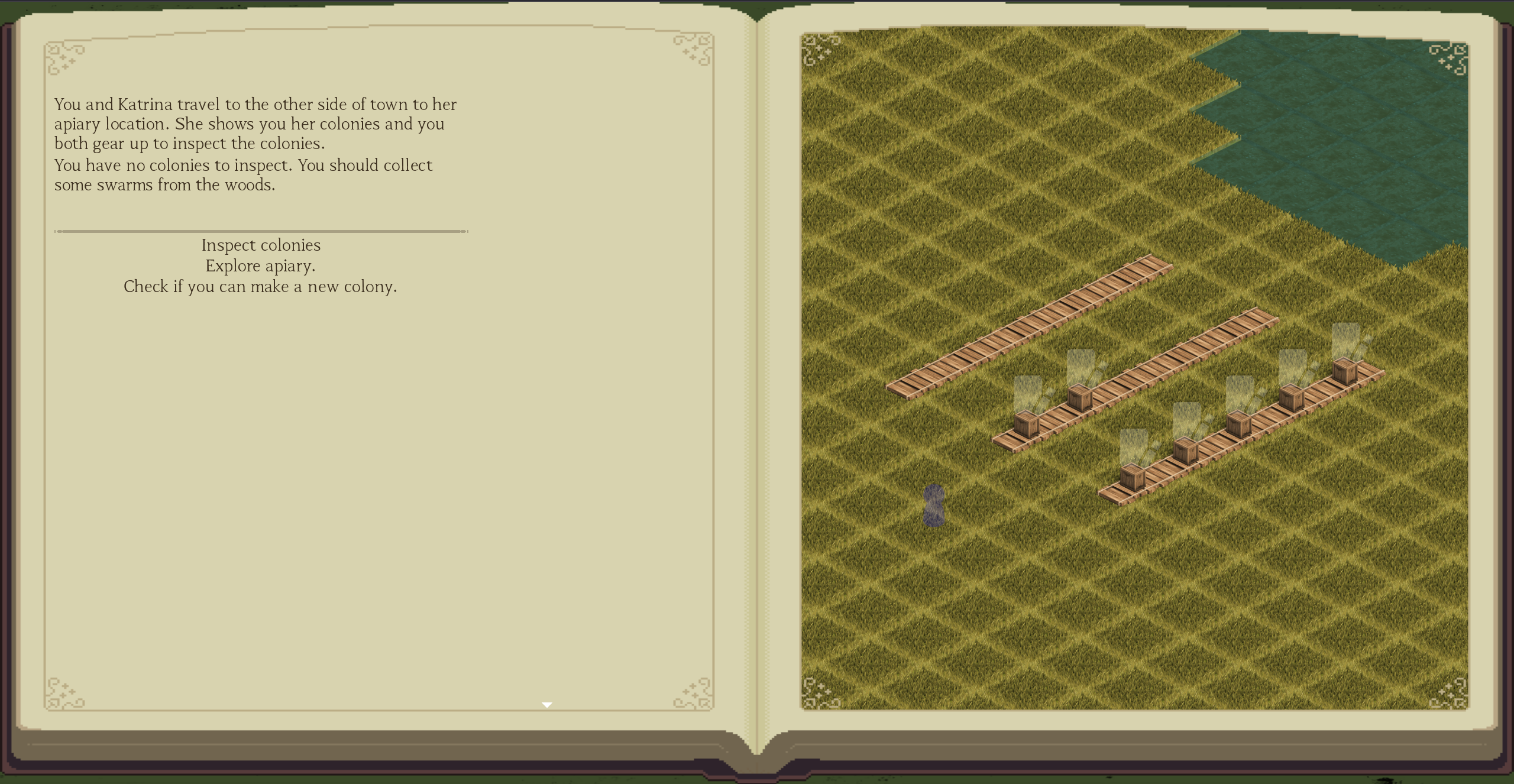Select Explore apiary.
The image size is (1514, 784).
point(260,266)
